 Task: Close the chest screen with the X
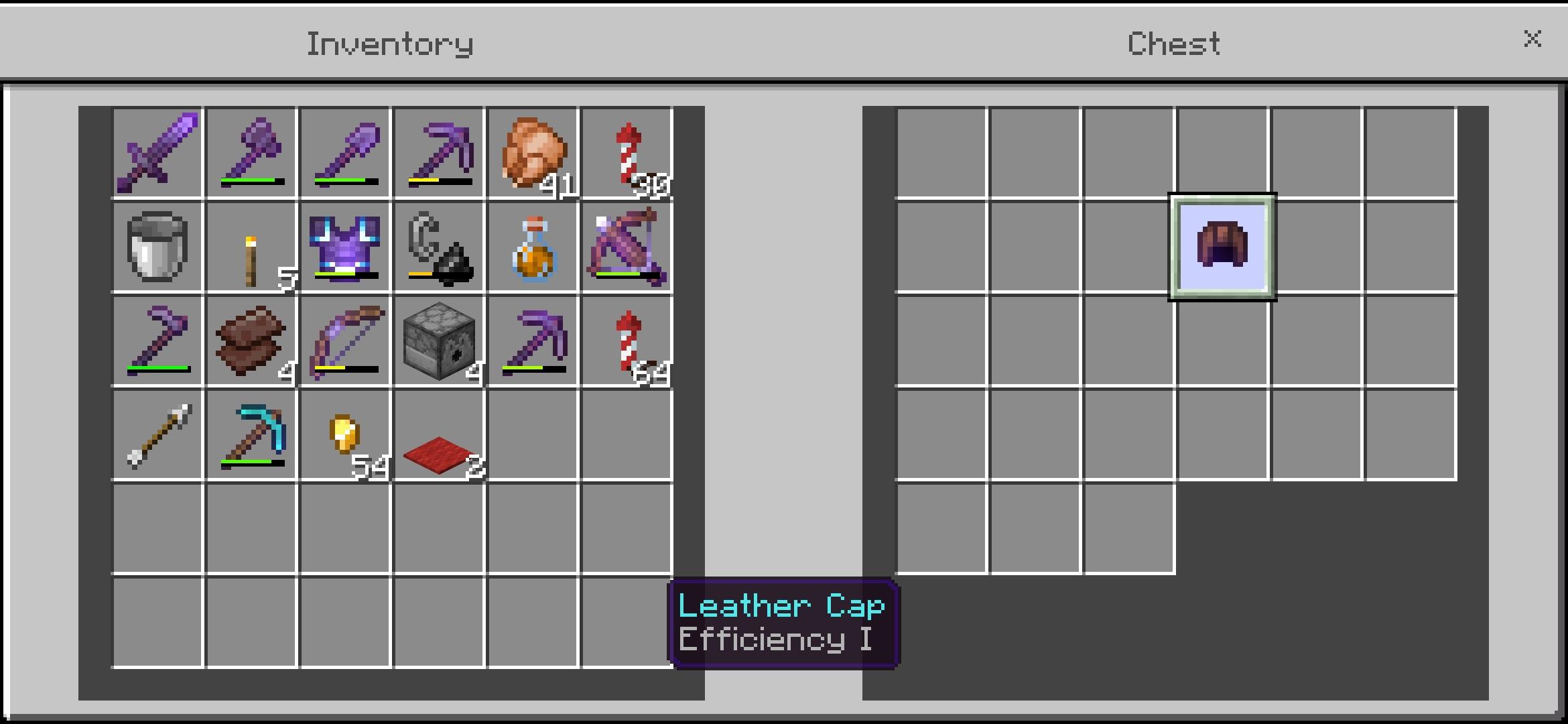click(x=1532, y=39)
